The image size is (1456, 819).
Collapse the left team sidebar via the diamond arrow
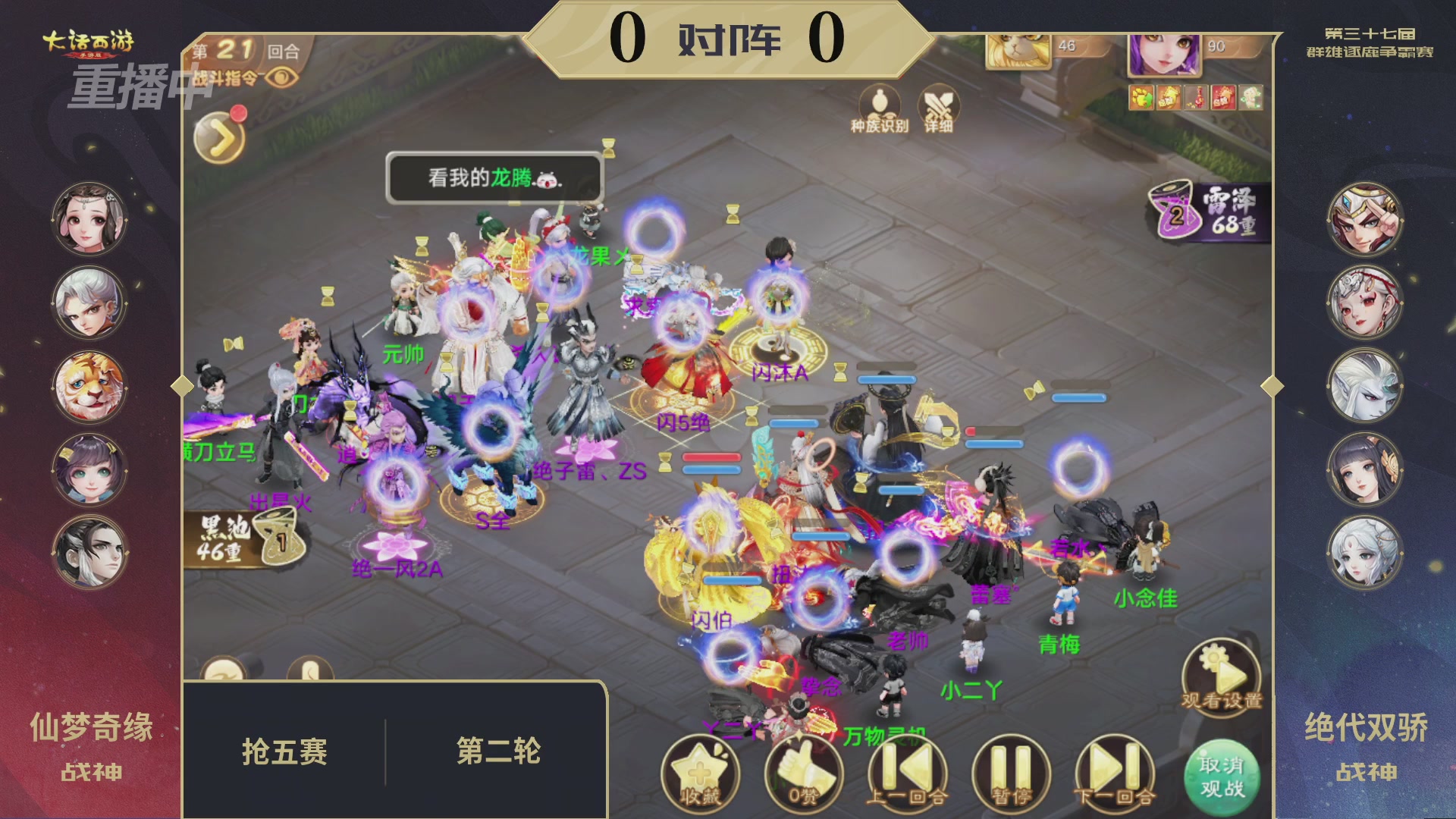180,386
